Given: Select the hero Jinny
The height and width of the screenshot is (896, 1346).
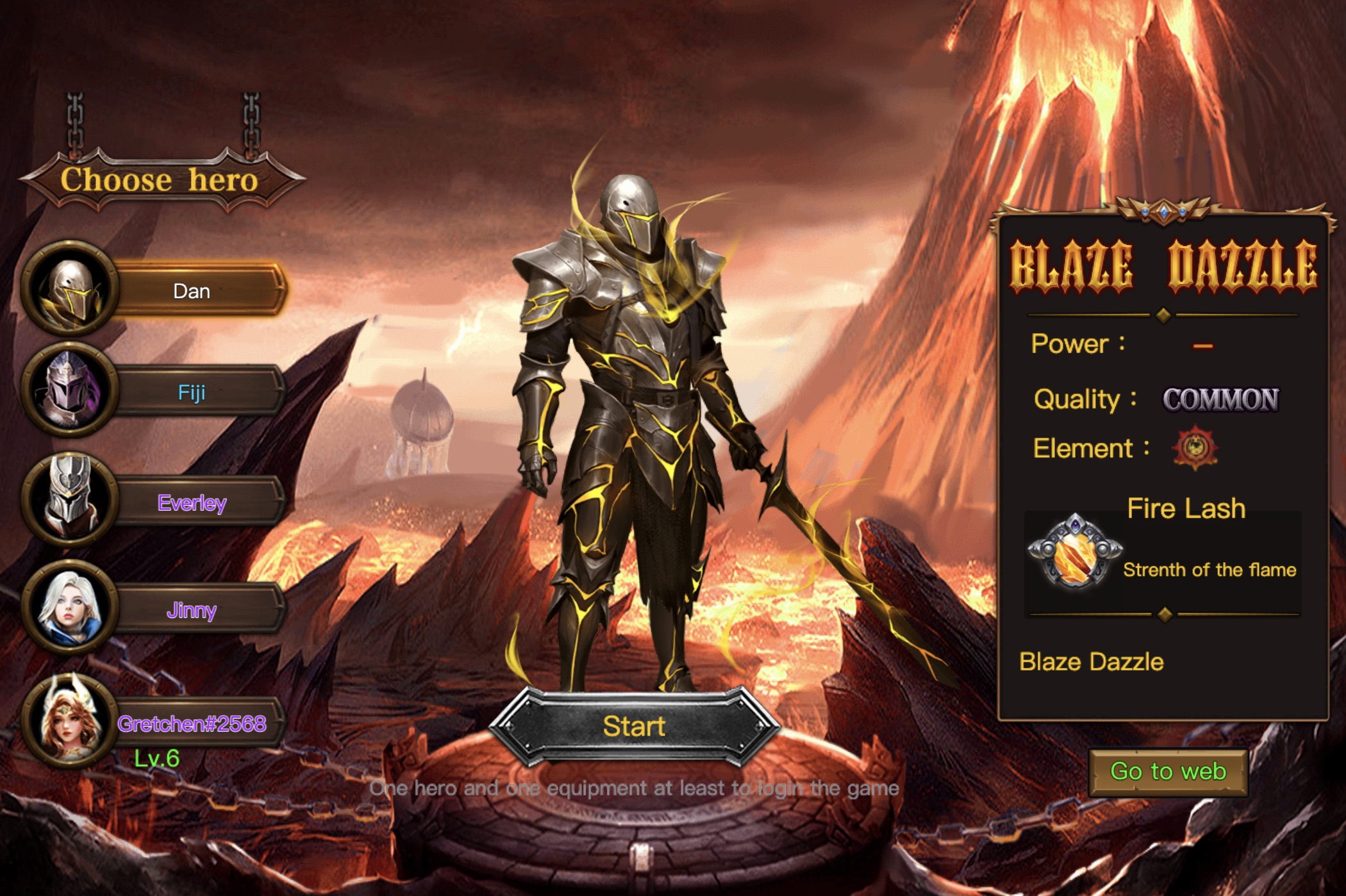Looking at the screenshot, I should (x=191, y=610).
